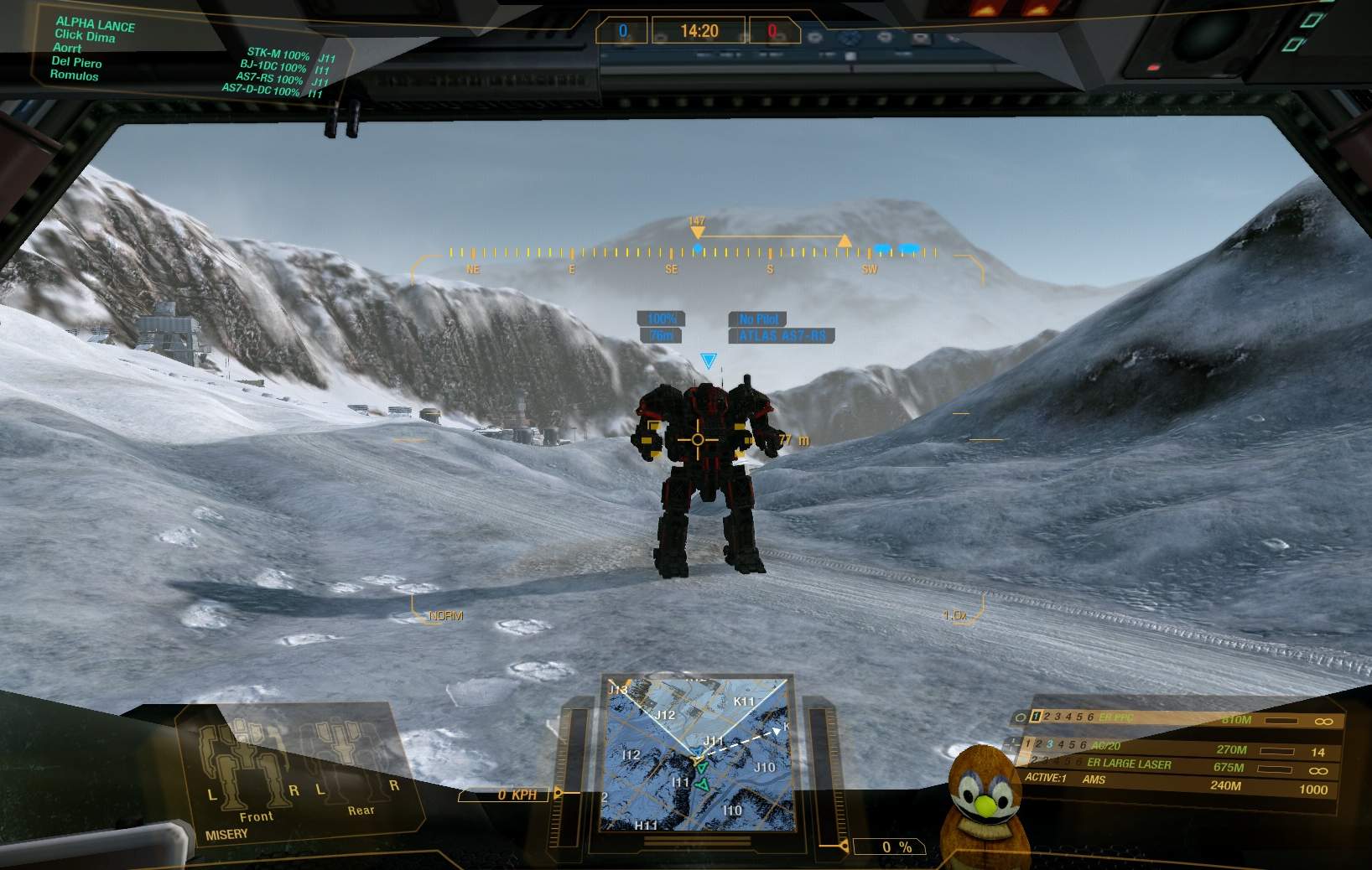This screenshot has height=870, width=1372.
Task: Toggle weapon group 3 for AC/20
Action: click(1049, 744)
